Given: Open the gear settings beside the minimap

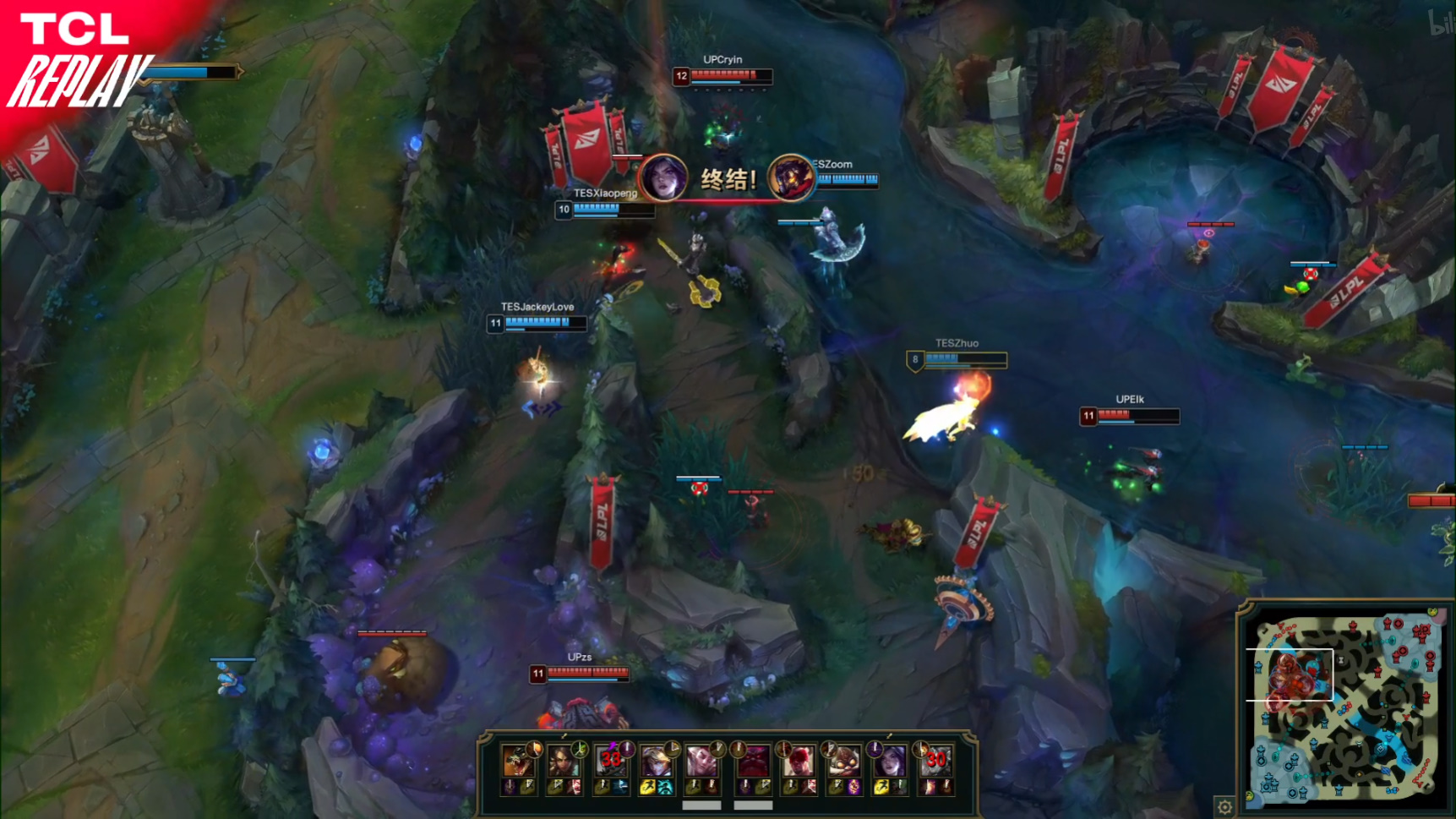Looking at the screenshot, I should click(x=1224, y=805).
